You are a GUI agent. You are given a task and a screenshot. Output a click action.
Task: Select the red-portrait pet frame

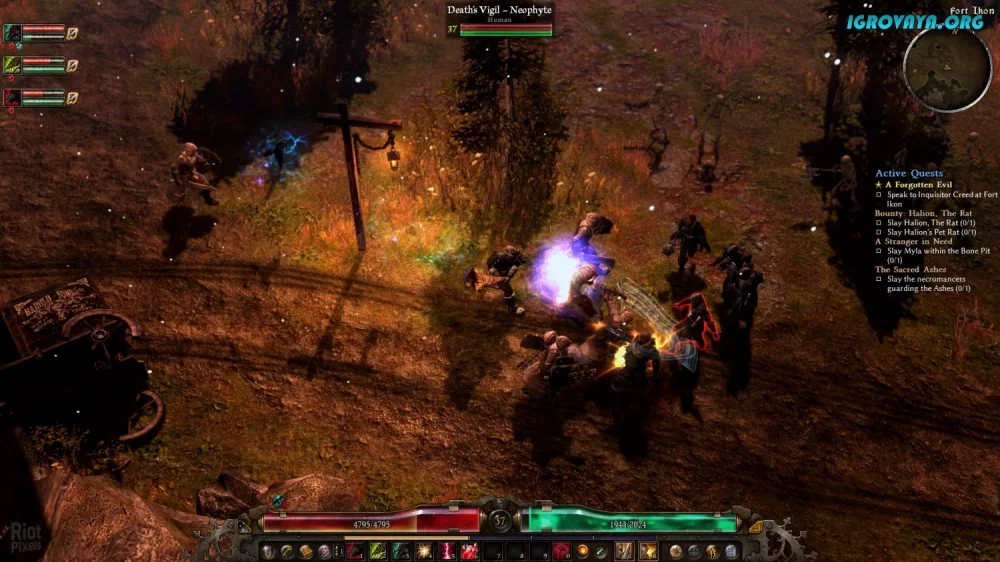click(13, 97)
